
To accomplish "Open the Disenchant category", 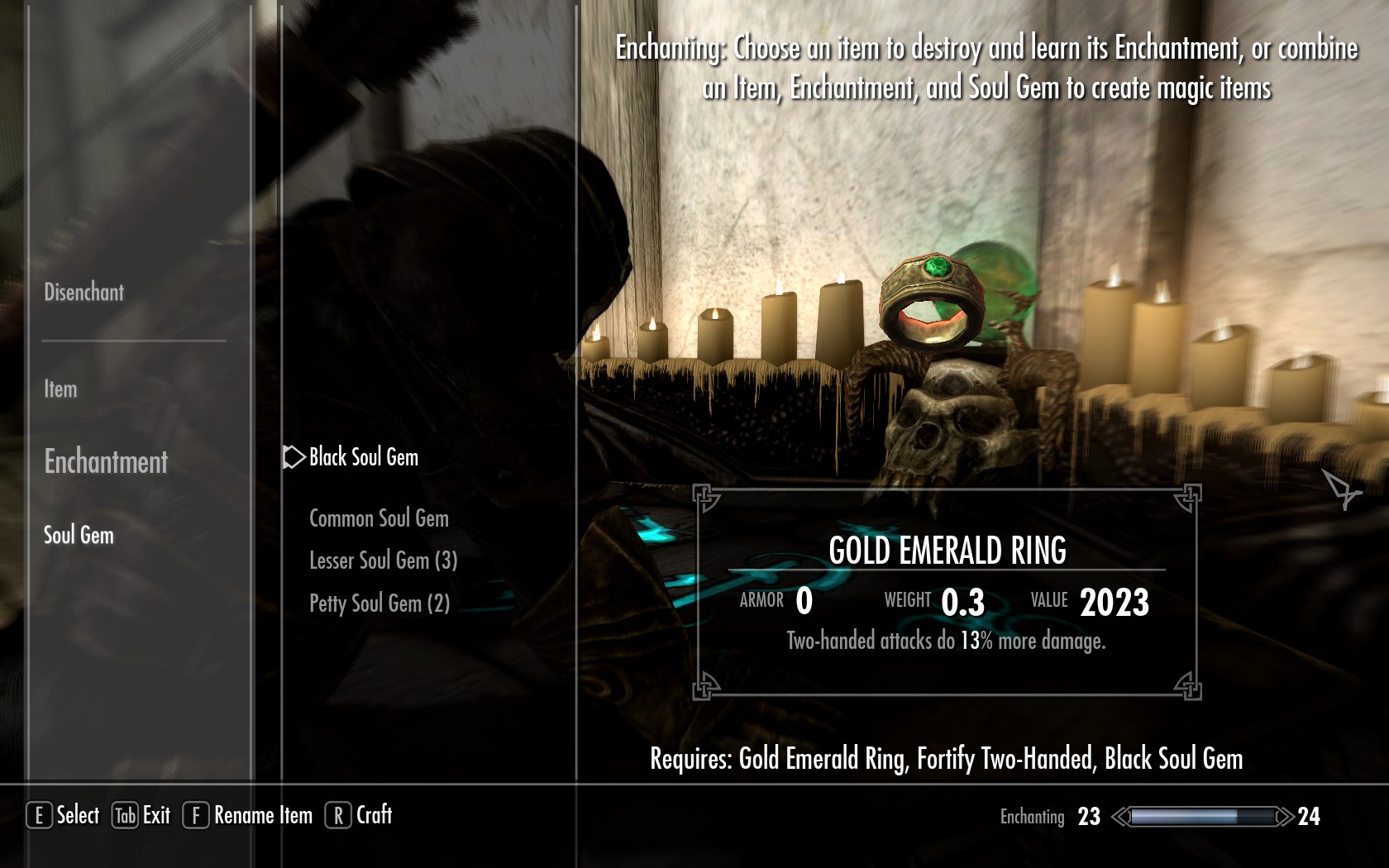I will 84,292.
